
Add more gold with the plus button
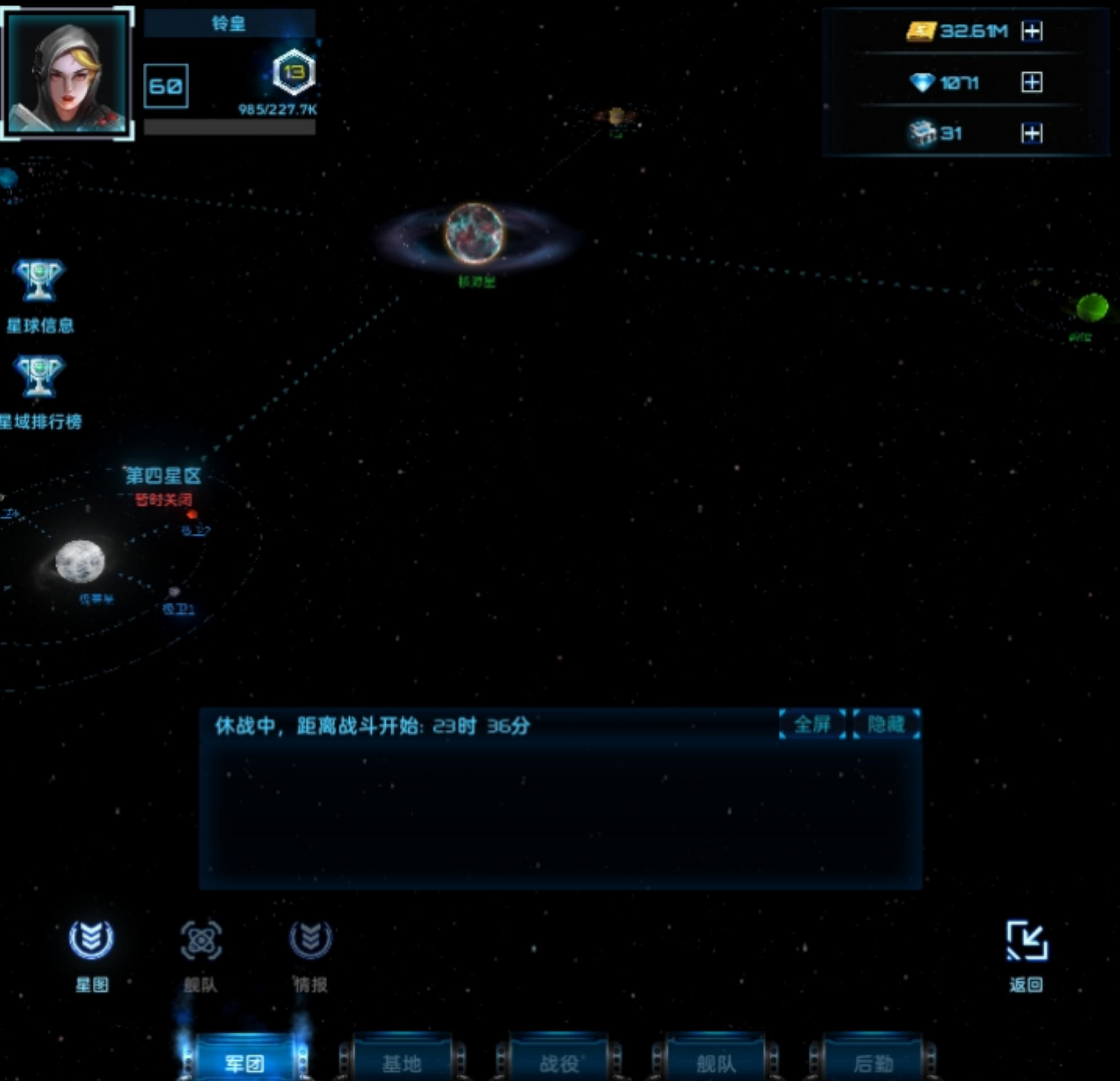click(x=1032, y=31)
